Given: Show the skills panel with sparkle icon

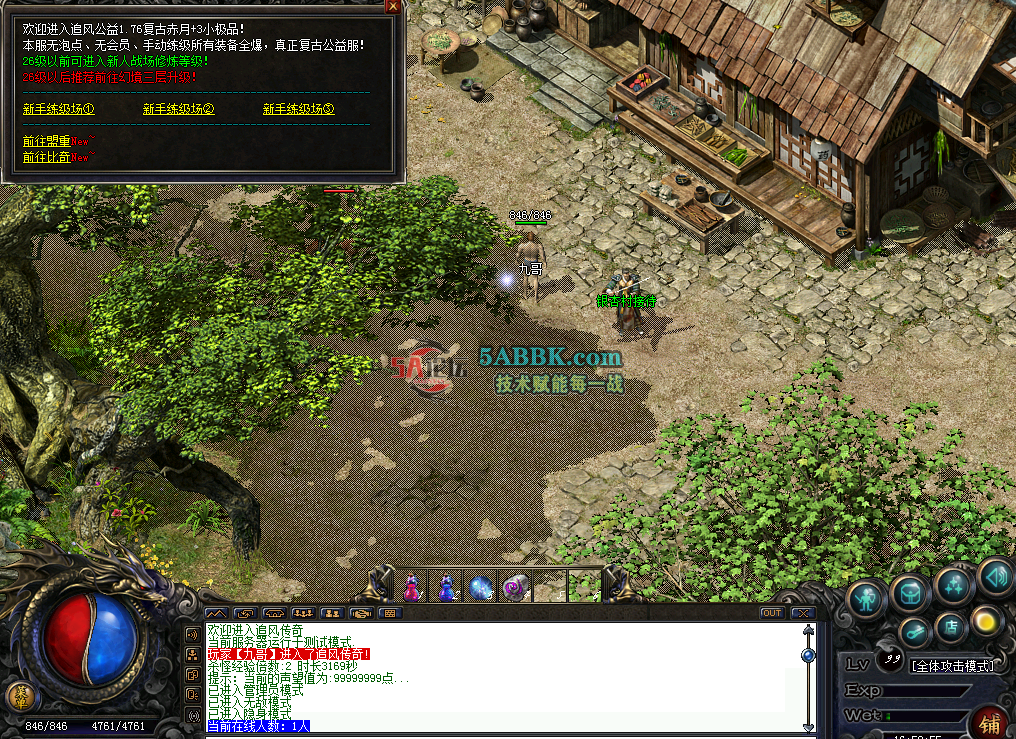Looking at the screenshot, I should (x=954, y=584).
